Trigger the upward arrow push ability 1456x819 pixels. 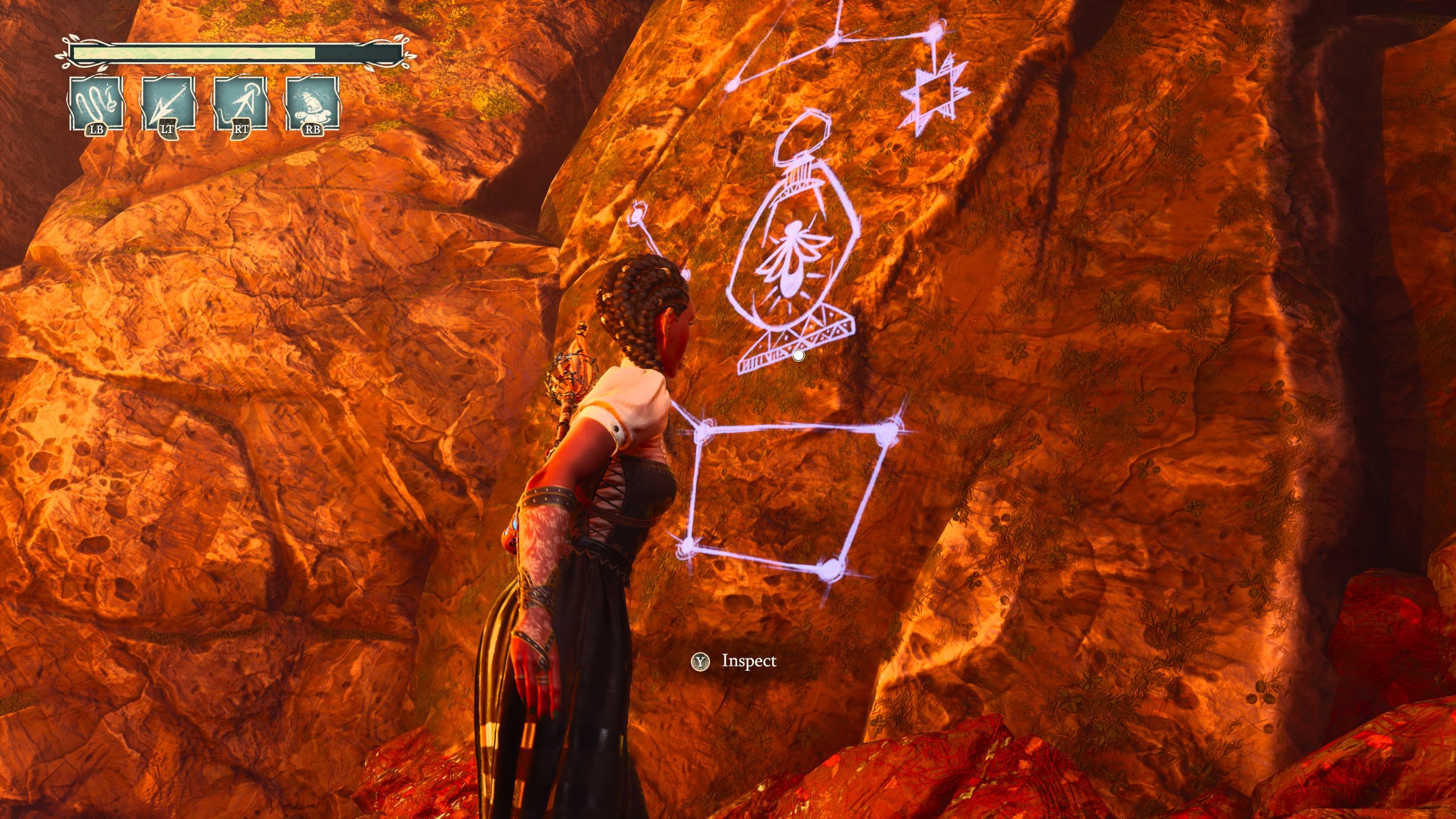point(240,104)
